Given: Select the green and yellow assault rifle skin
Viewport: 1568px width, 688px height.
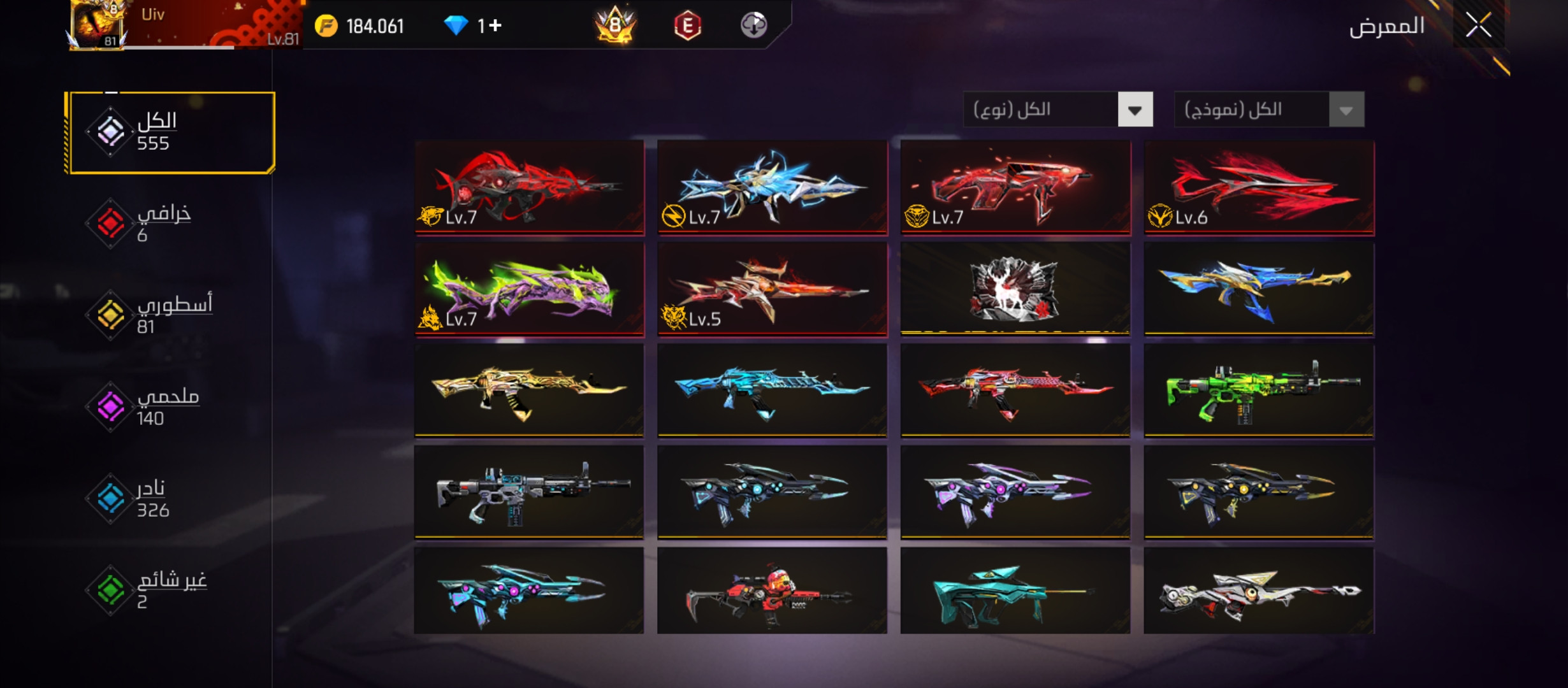Looking at the screenshot, I should tap(1259, 391).
